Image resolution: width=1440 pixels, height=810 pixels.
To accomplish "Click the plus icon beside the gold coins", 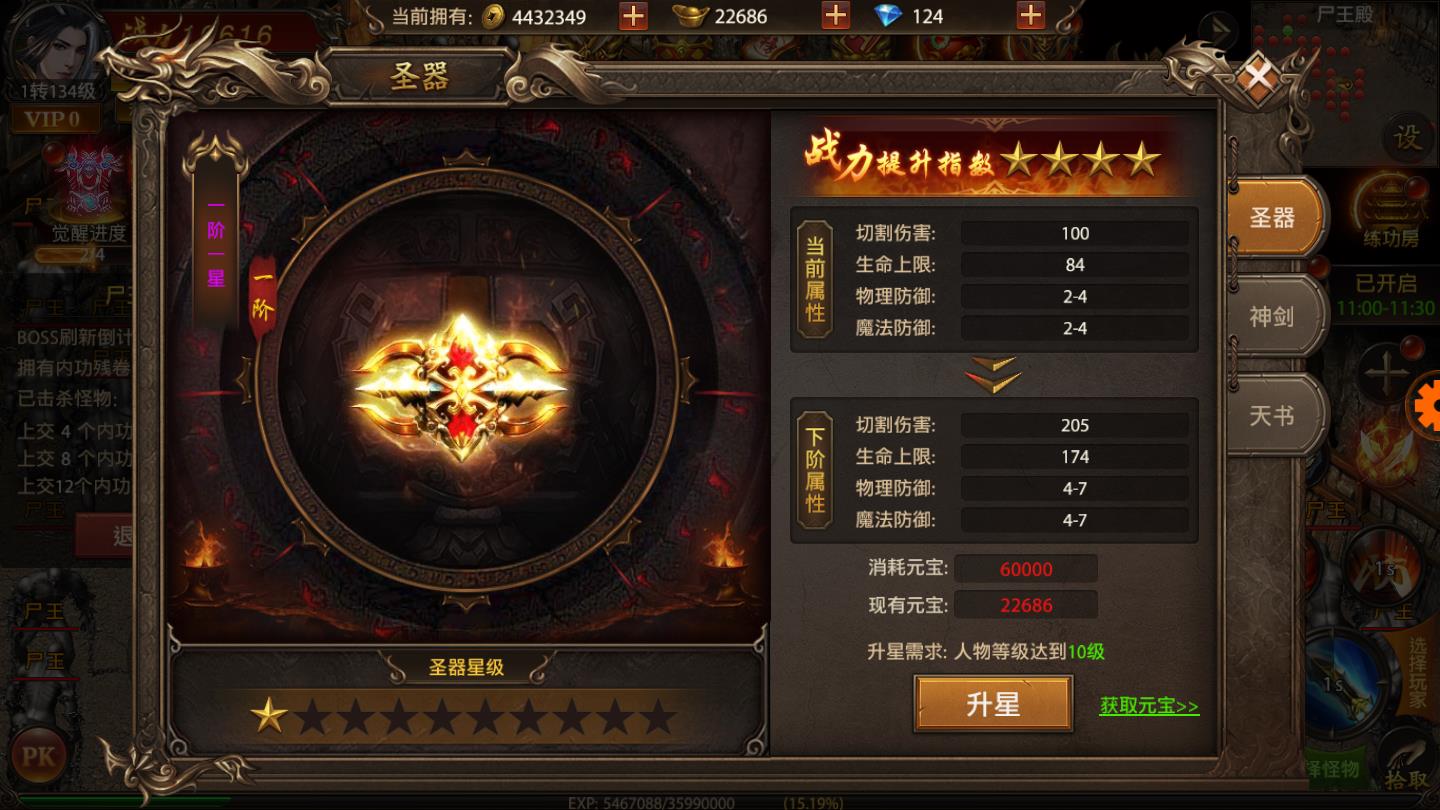I will click(x=632, y=16).
